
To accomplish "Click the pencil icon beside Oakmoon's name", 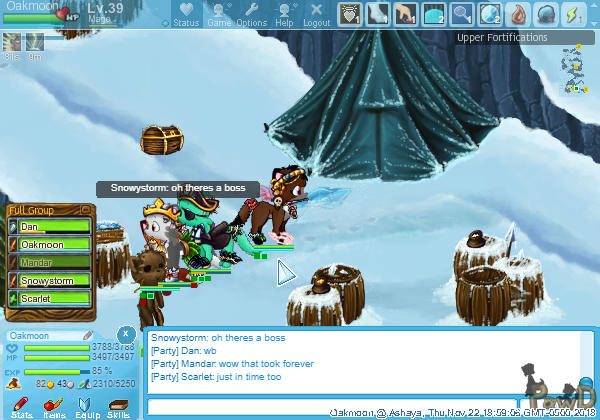I will coord(88,335).
